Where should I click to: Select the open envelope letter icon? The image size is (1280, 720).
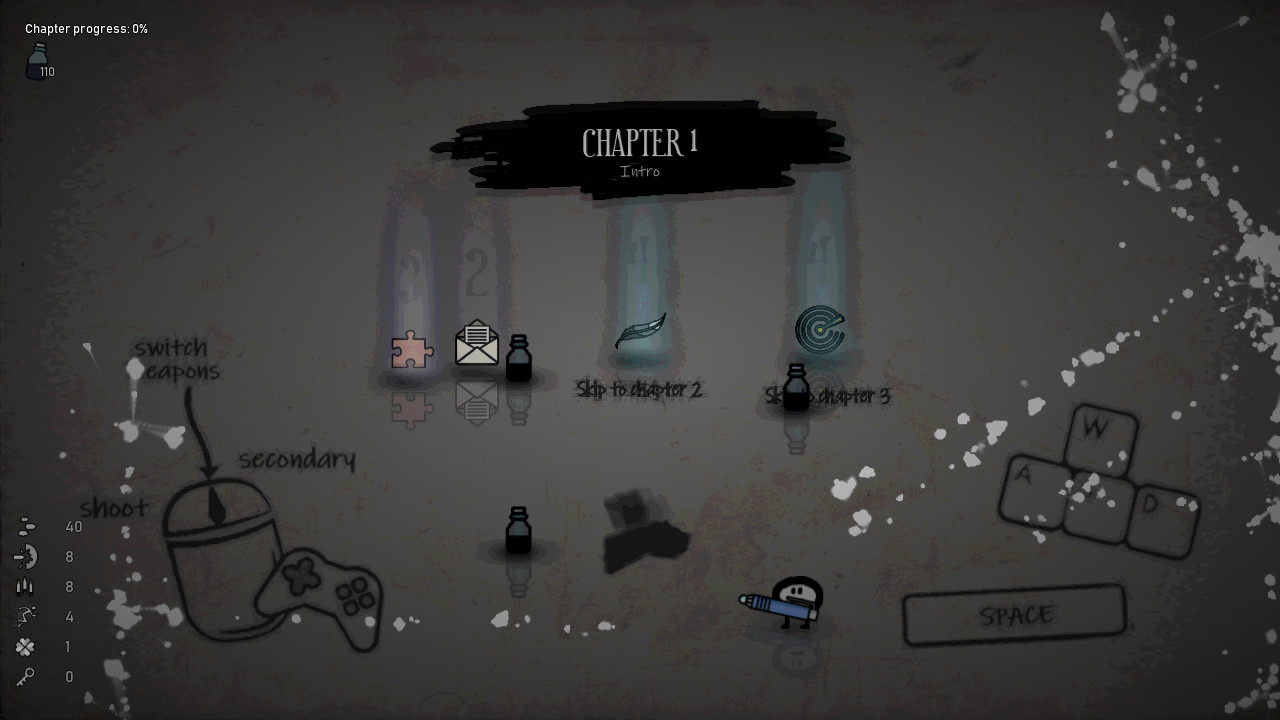476,343
